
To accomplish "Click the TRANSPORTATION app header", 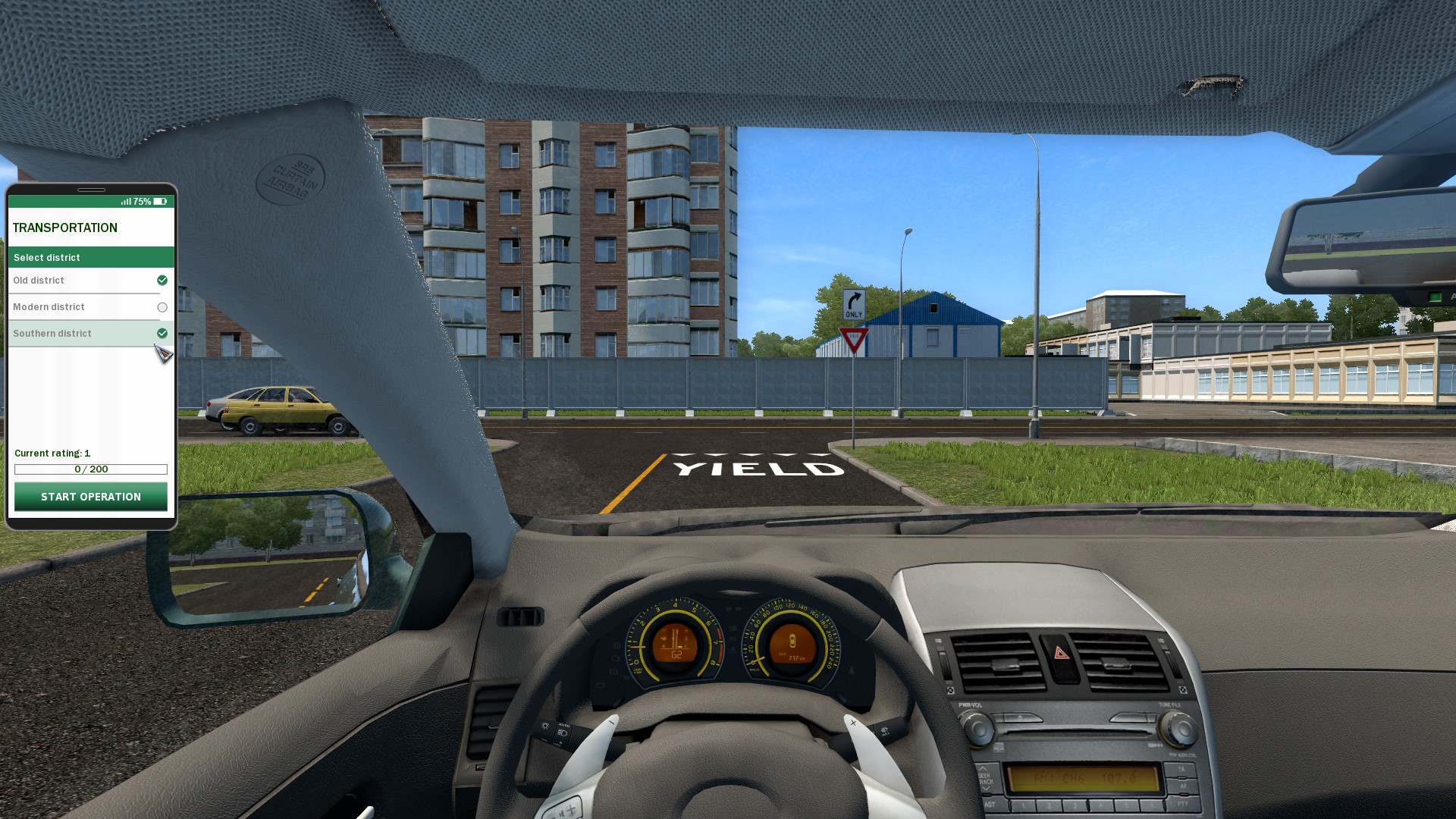I will tap(65, 227).
